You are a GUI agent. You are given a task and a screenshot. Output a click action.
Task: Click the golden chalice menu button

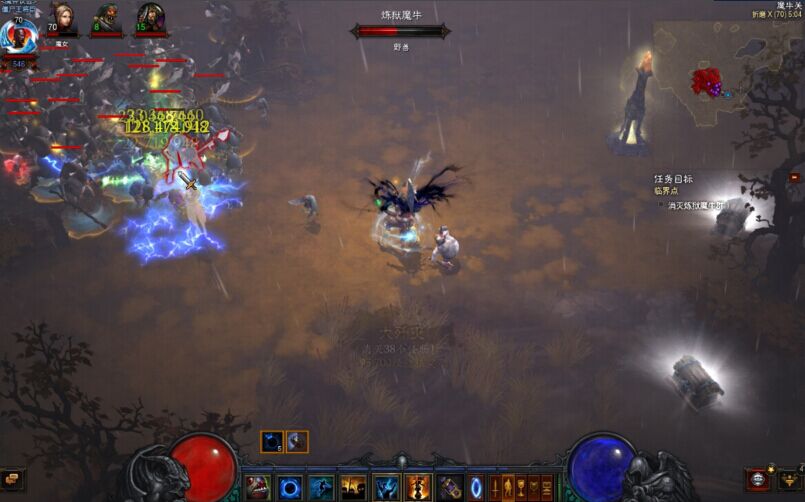pos(521,487)
